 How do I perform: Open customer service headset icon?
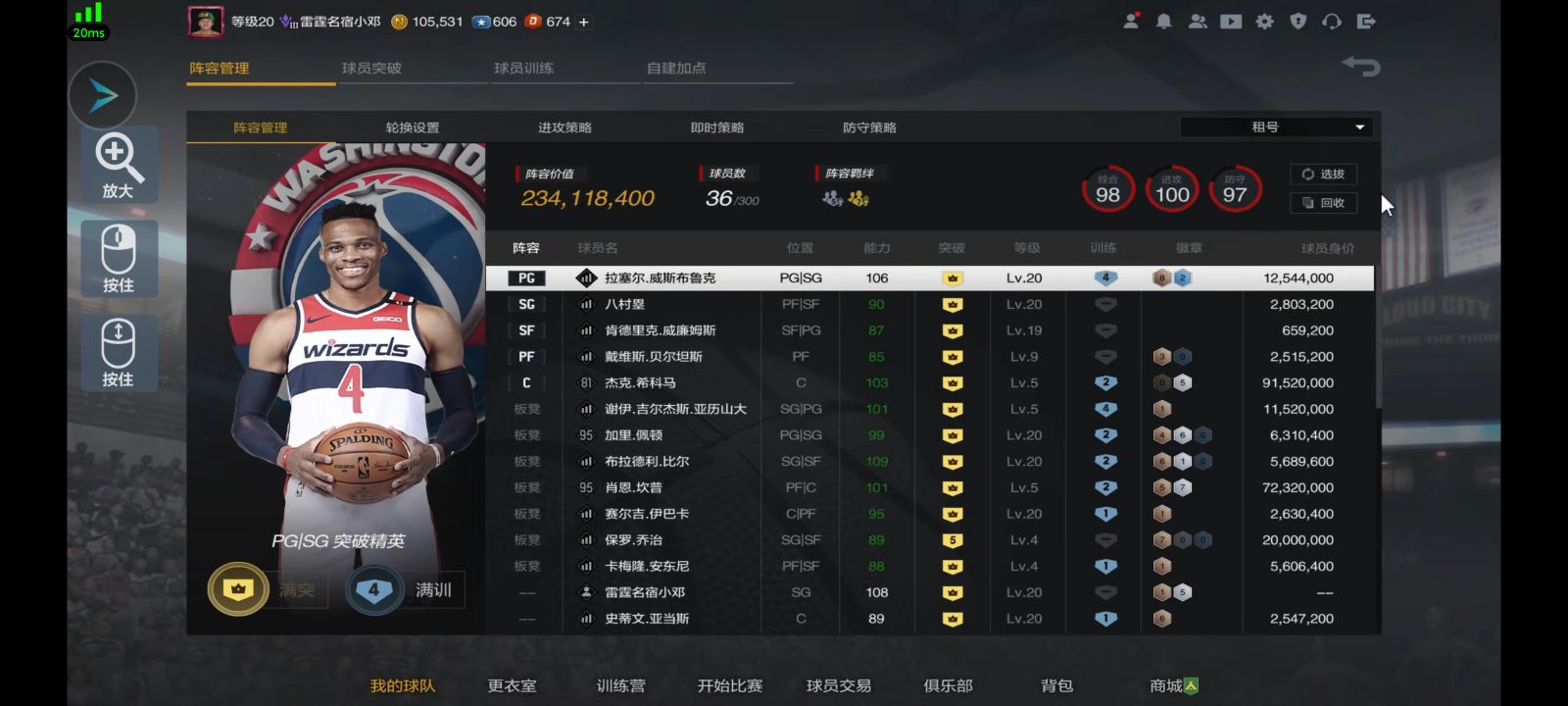pos(1330,20)
